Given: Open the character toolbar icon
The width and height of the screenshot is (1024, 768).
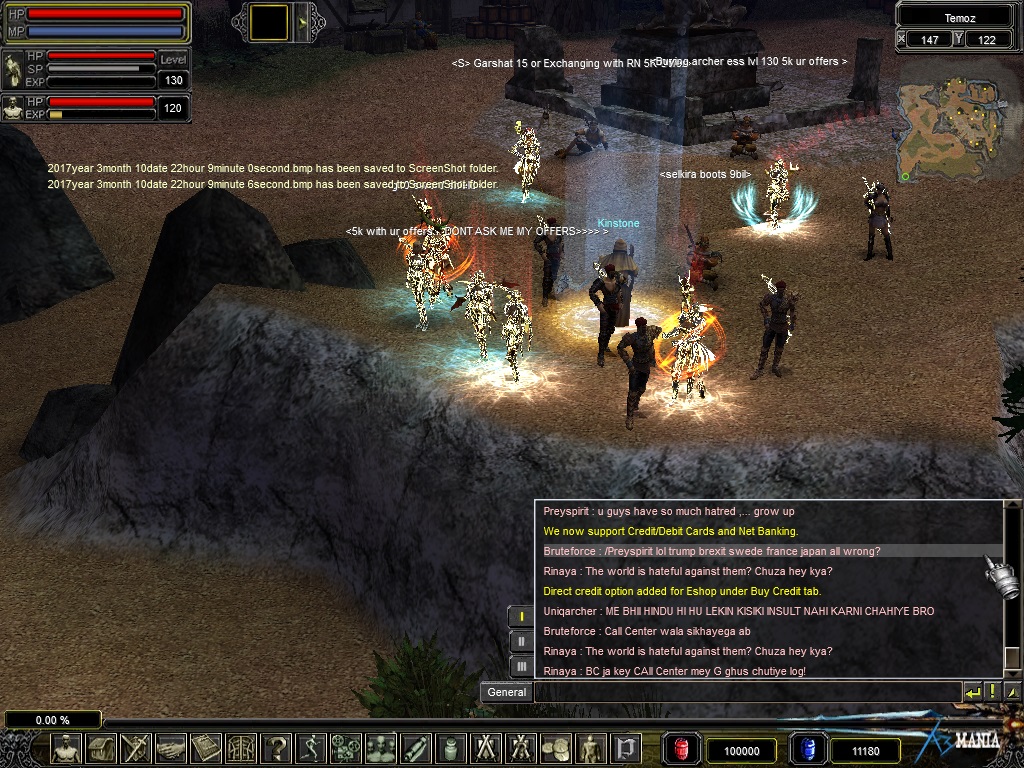Looking at the screenshot, I should (x=67, y=748).
